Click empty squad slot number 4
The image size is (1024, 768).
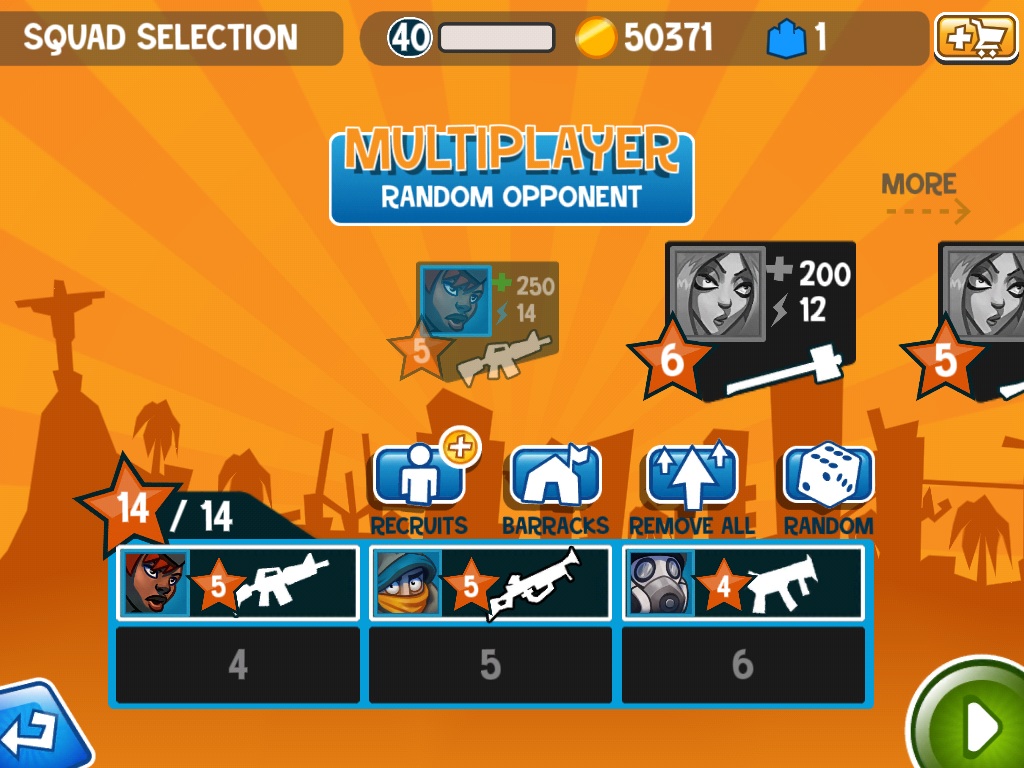[238, 665]
